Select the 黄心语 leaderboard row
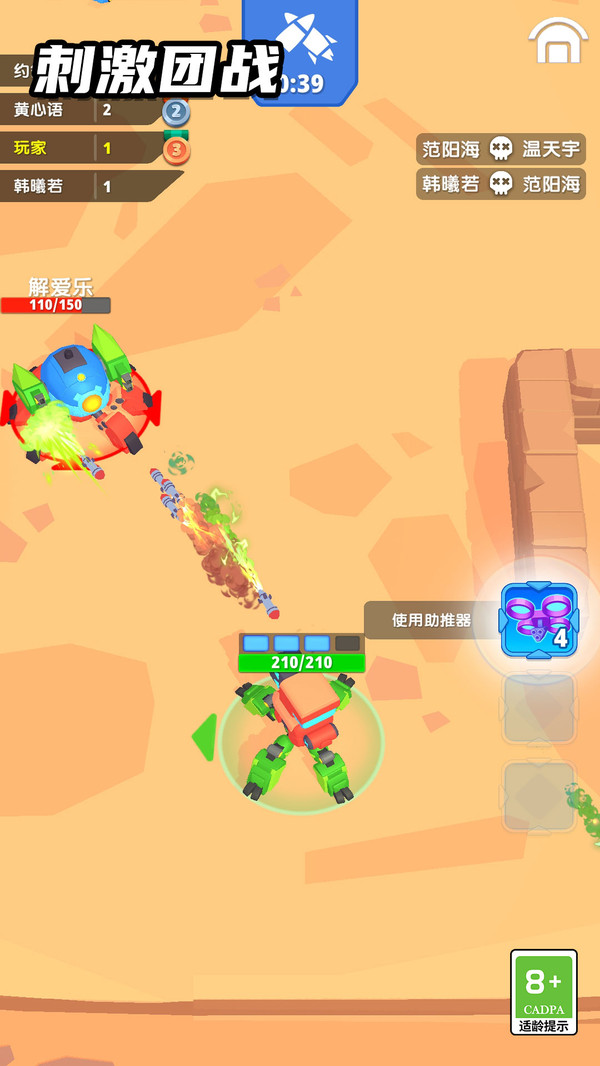The image size is (600, 1066). tap(85, 110)
